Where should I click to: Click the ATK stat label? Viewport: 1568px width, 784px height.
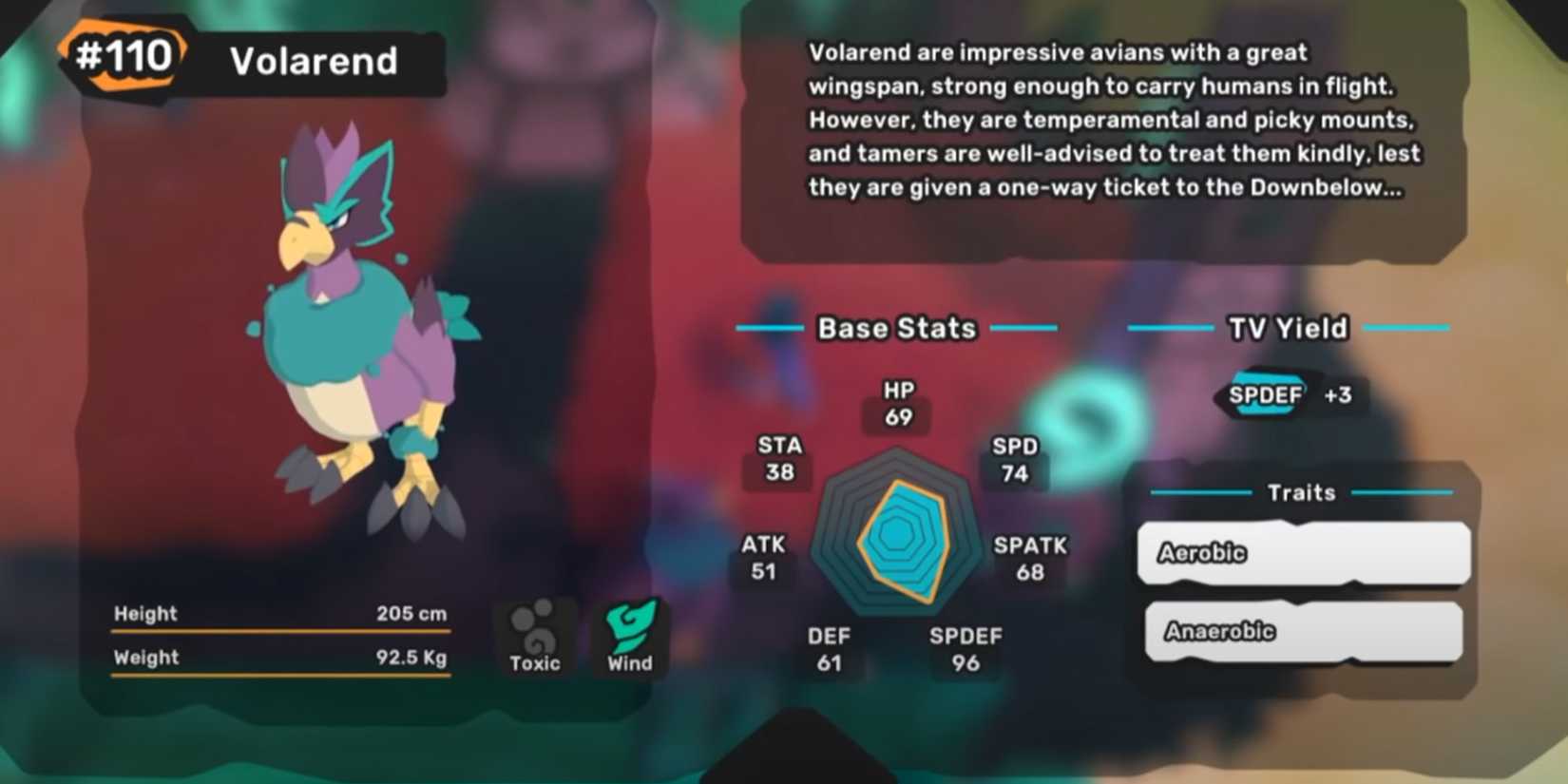tap(762, 545)
